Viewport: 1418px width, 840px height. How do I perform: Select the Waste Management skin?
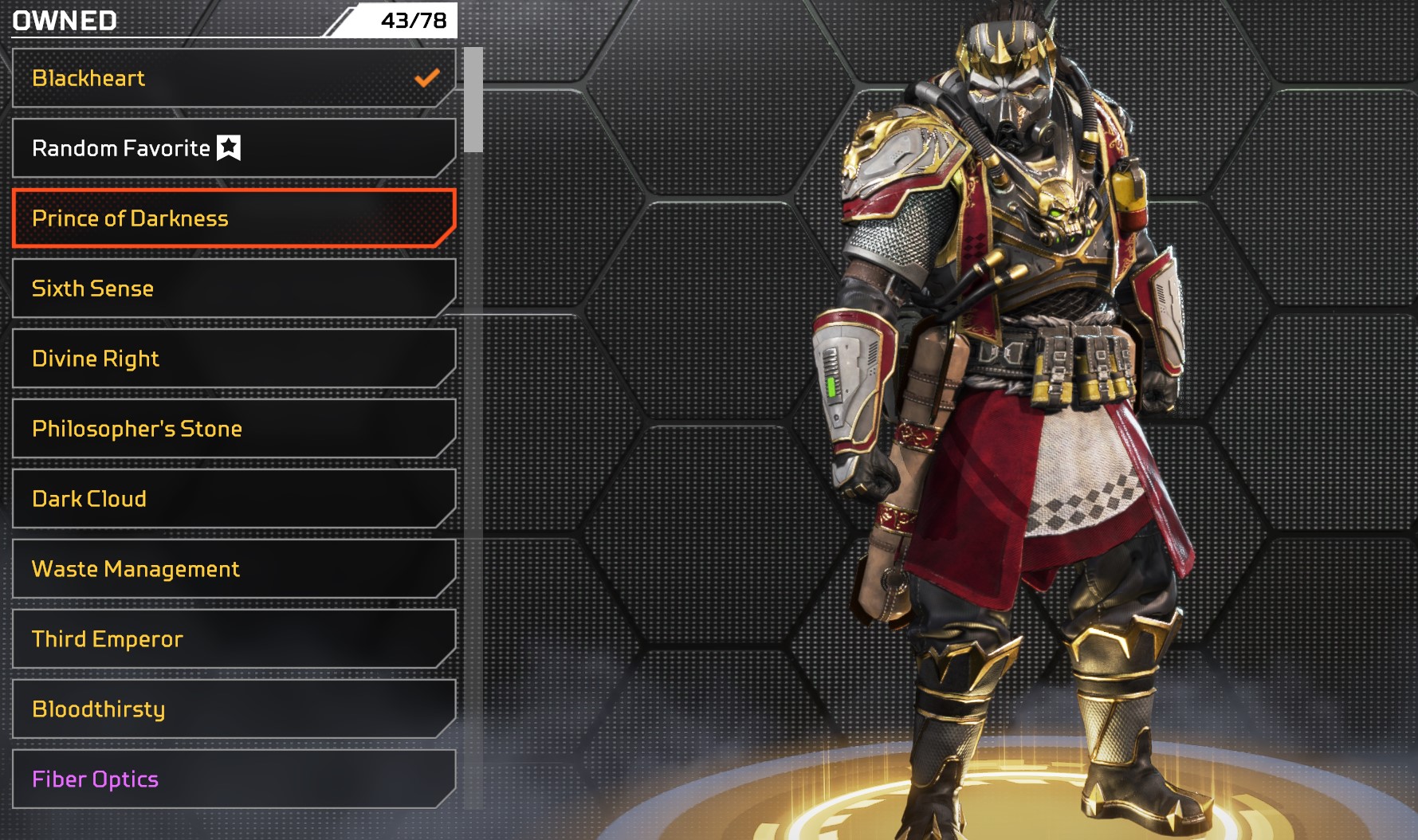coord(233,569)
